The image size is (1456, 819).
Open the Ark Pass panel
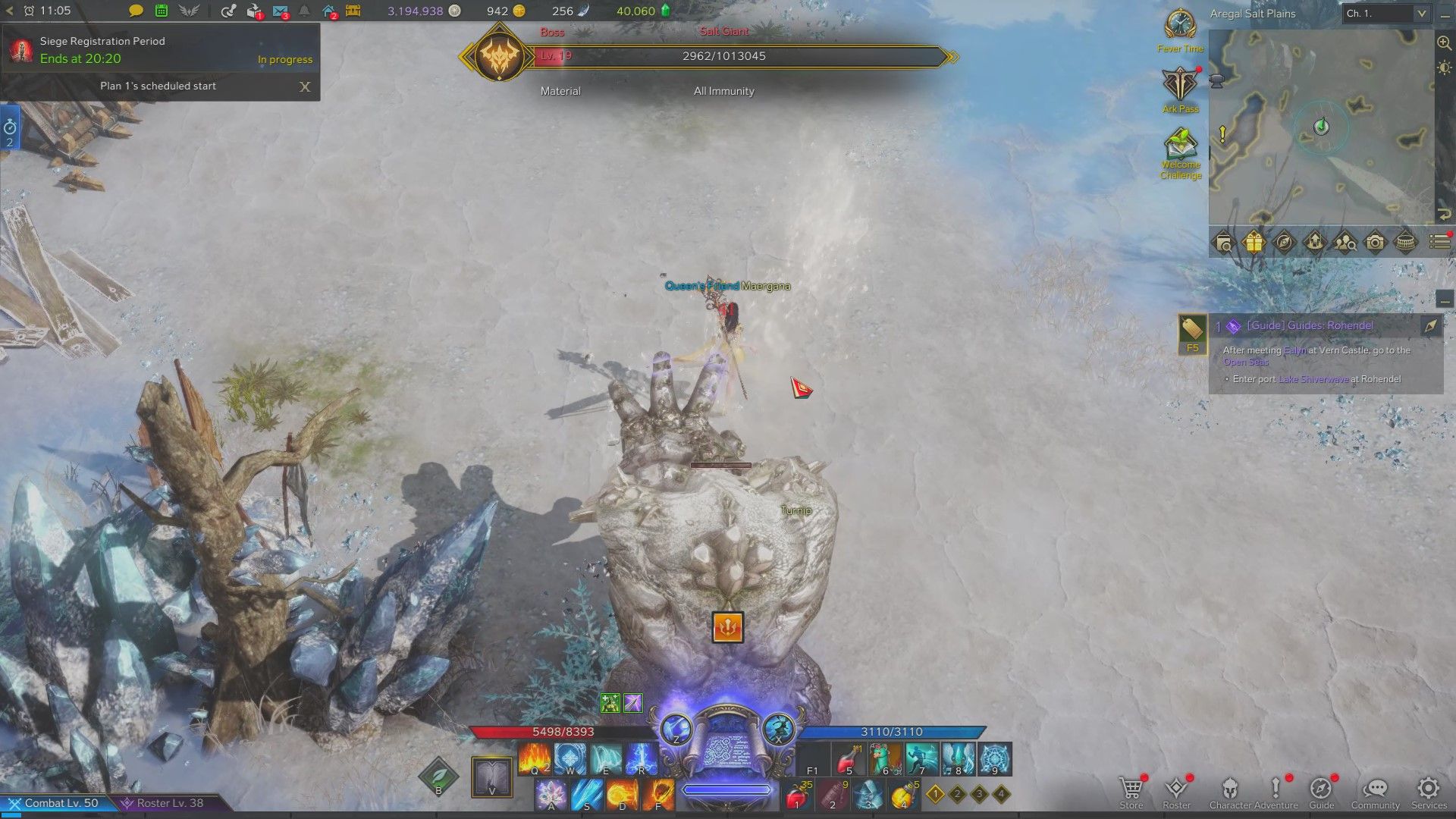[1180, 83]
